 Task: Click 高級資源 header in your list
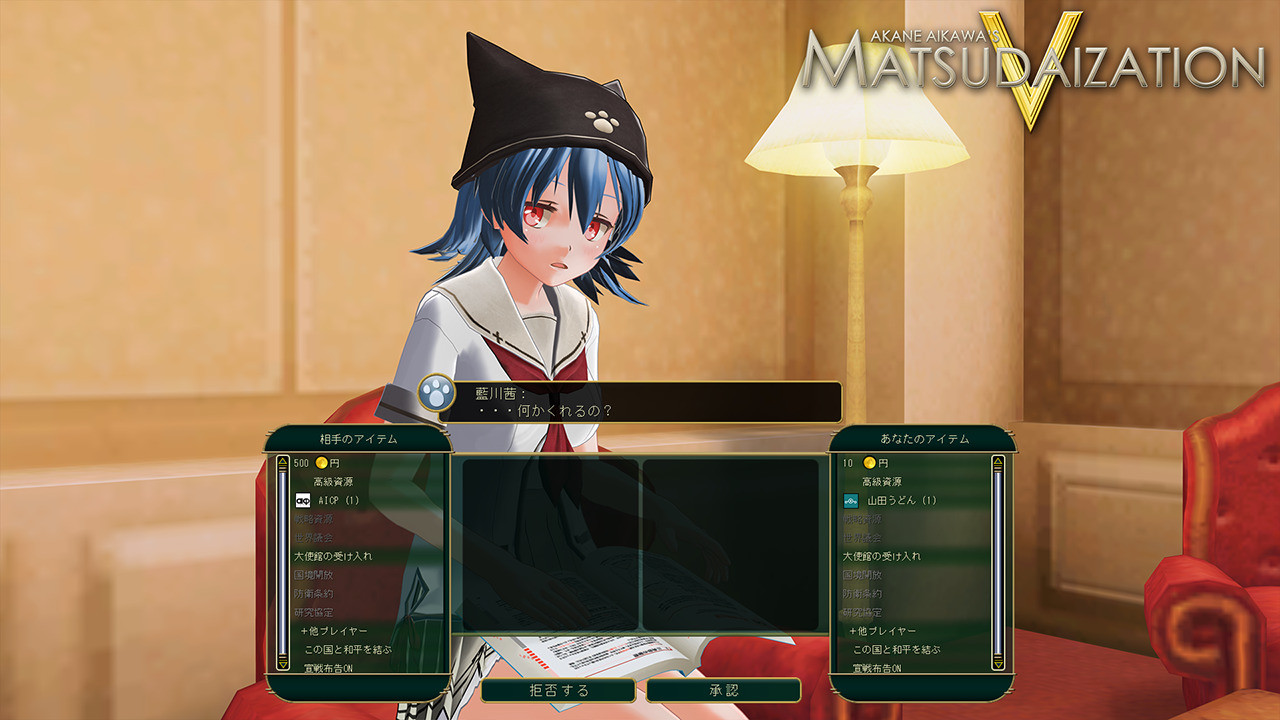(x=884, y=481)
